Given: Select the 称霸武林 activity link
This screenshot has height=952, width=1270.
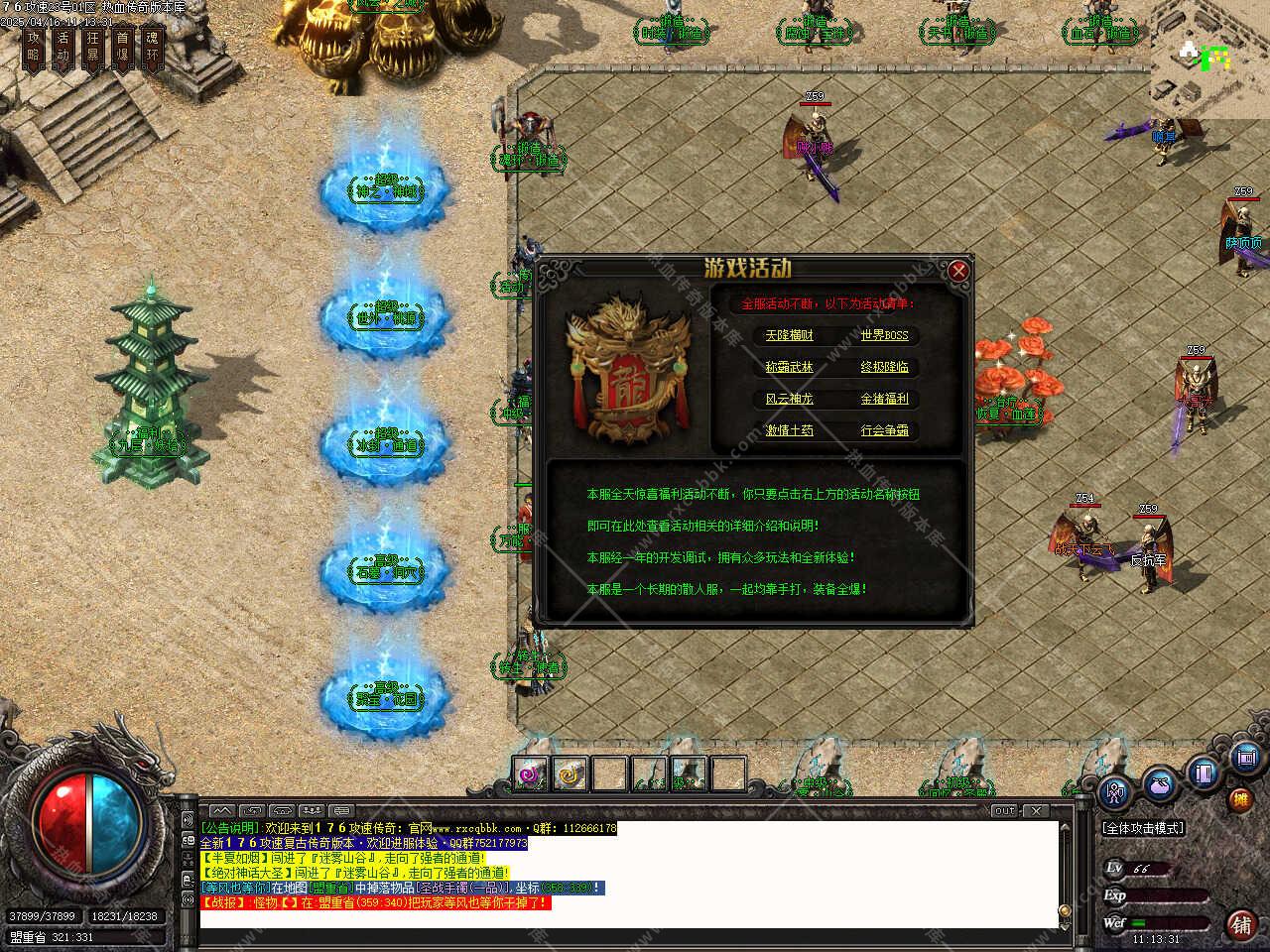Looking at the screenshot, I should [x=789, y=368].
